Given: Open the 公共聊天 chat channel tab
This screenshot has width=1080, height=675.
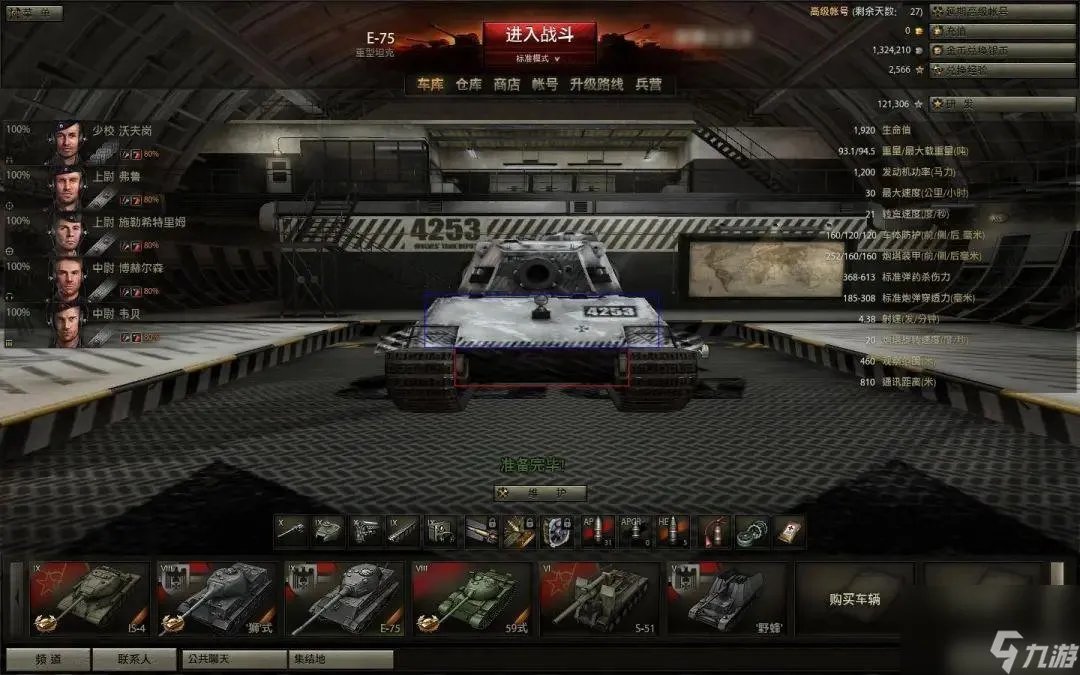Looking at the screenshot, I should tap(234, 659).
